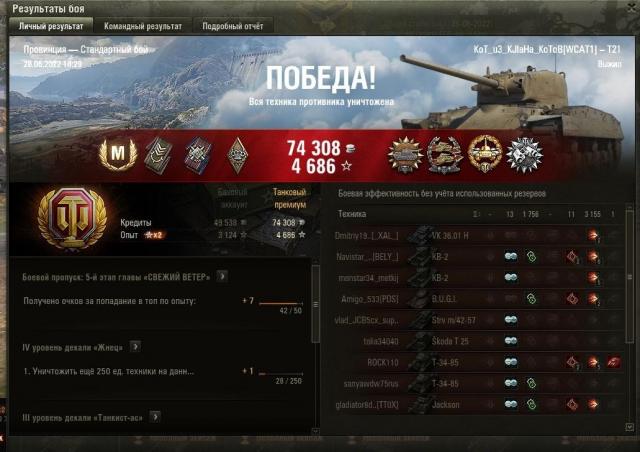Click the gold Mastery badge M icon
Viewport: 640px width, 452px height.
pyautogui.click(x=118, y=153)
